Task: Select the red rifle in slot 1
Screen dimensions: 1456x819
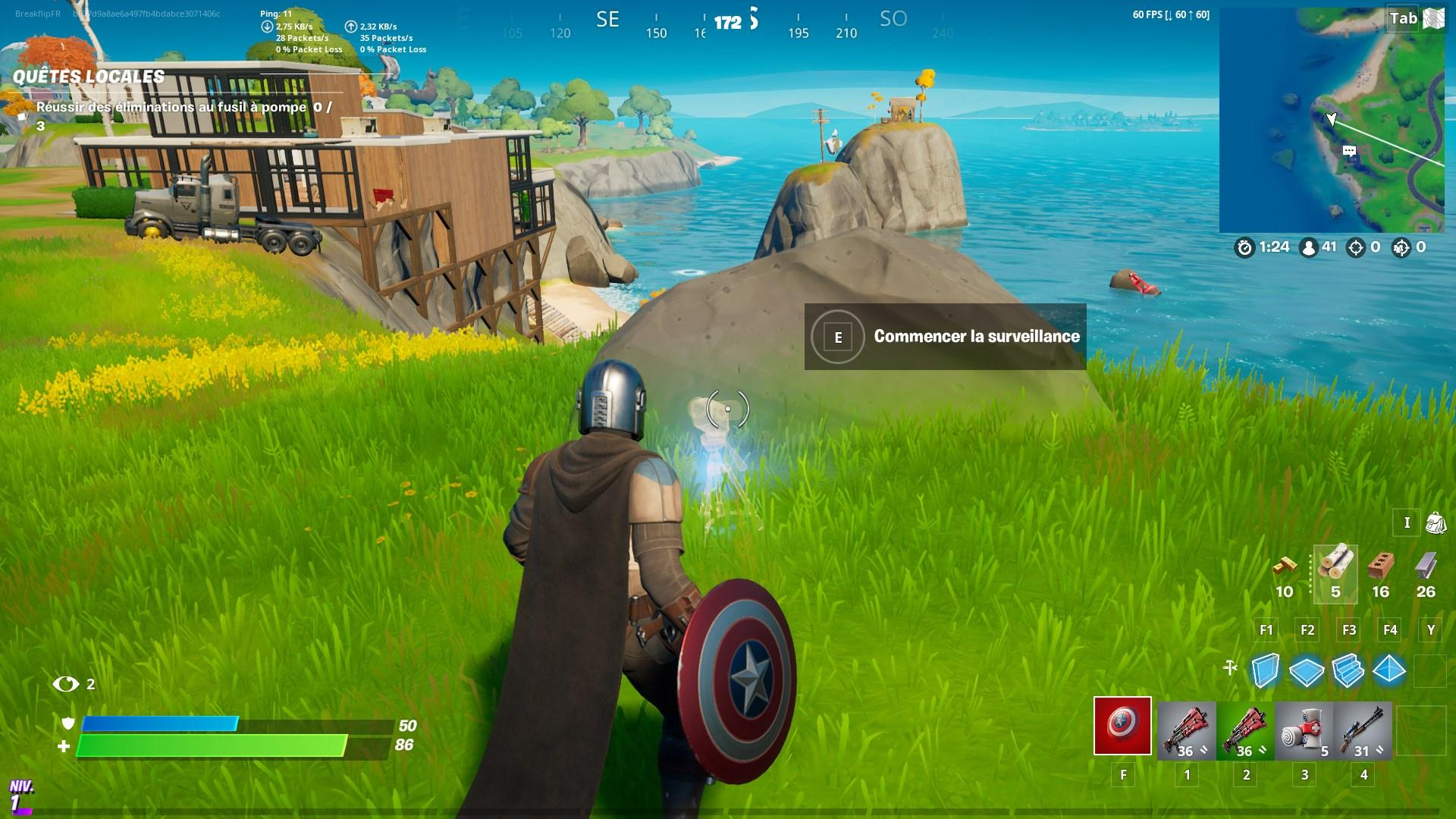Action: 1186,728
